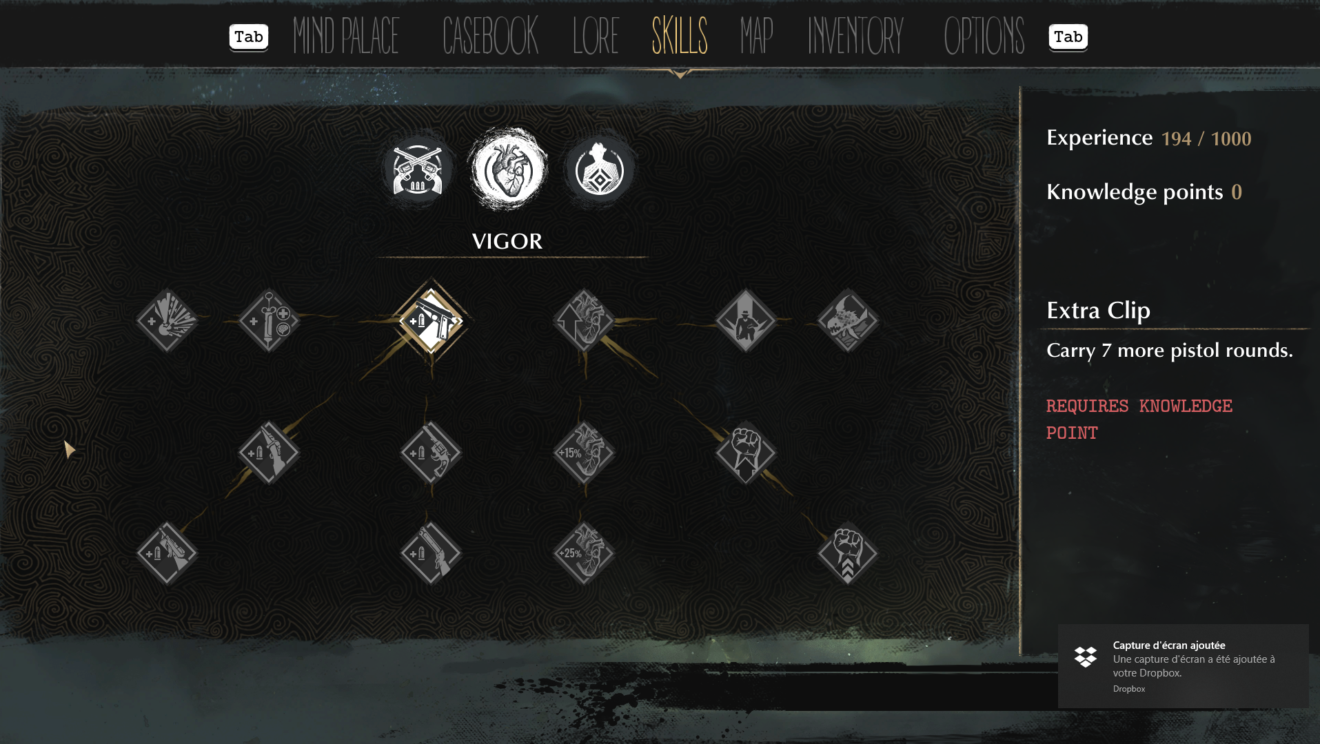
Task: Select the +15% heart skill node
Action: 584,453
